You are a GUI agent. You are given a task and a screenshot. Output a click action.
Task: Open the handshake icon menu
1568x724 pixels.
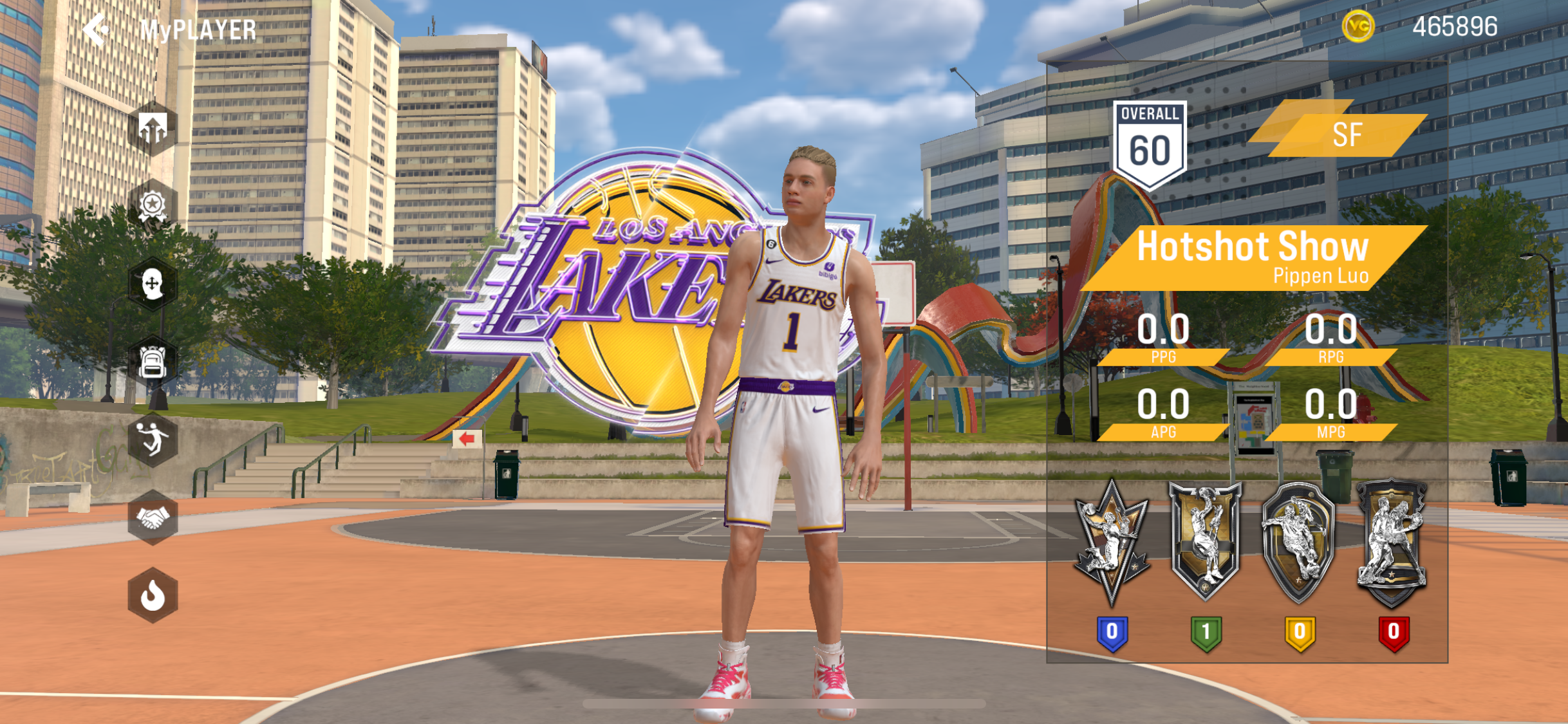pyautogui.click(x=153, y=517)
